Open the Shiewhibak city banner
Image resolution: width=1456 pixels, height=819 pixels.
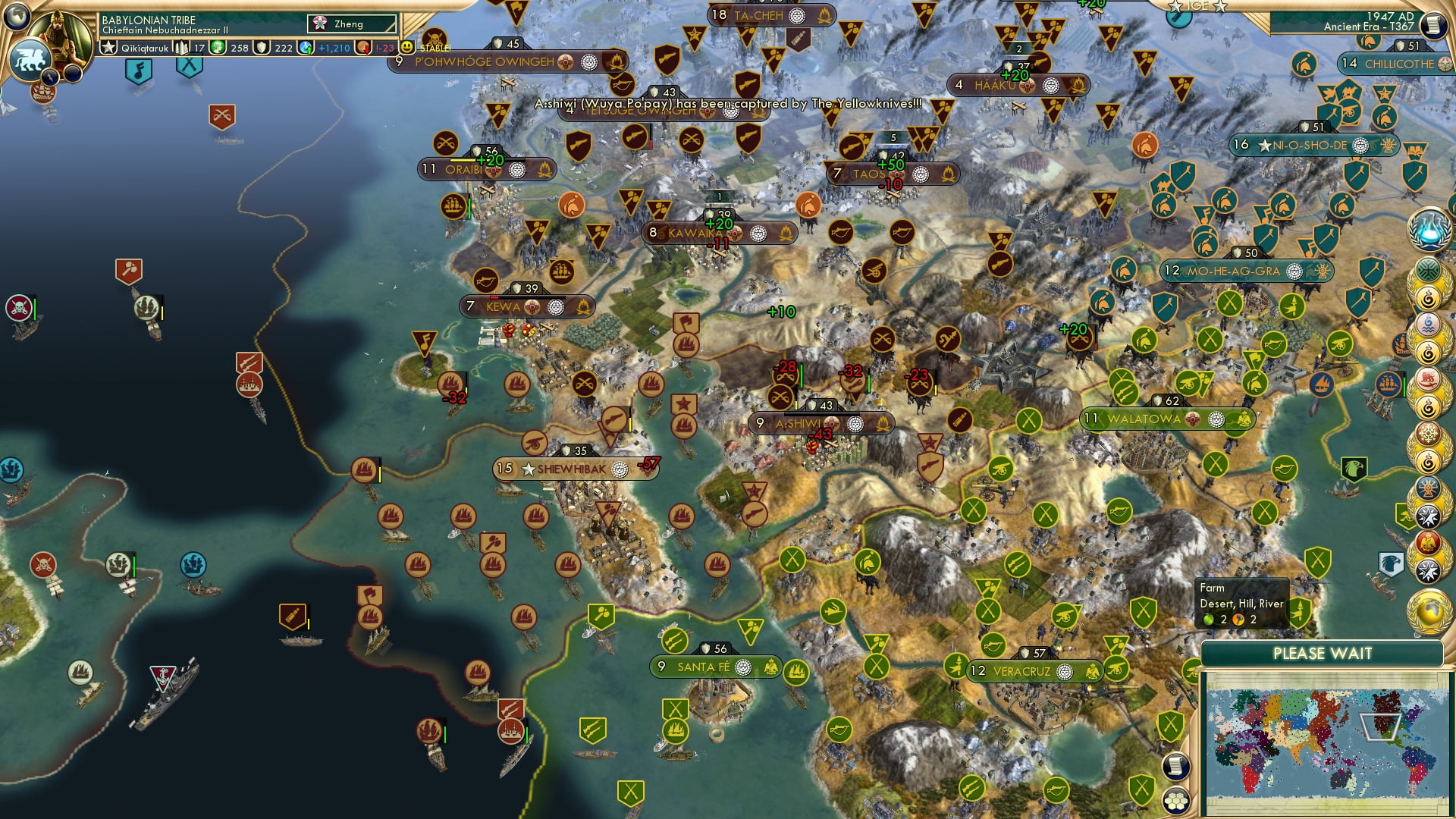tap(572, 469)
